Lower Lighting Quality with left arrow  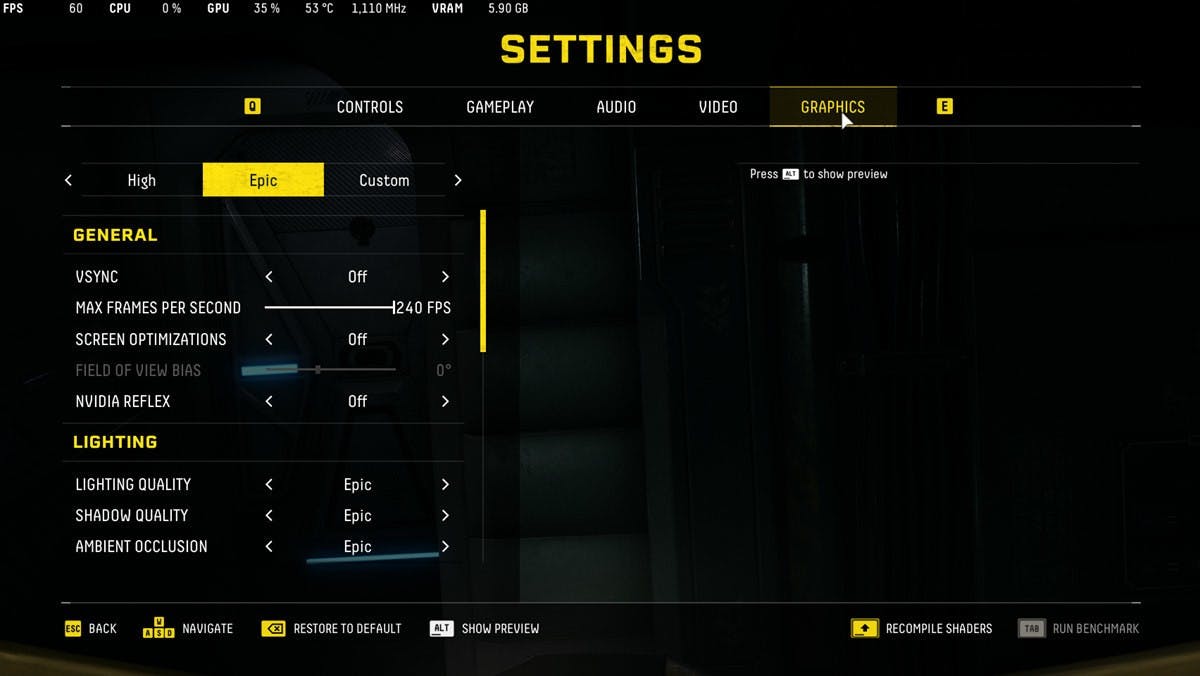tap(269, 484)
